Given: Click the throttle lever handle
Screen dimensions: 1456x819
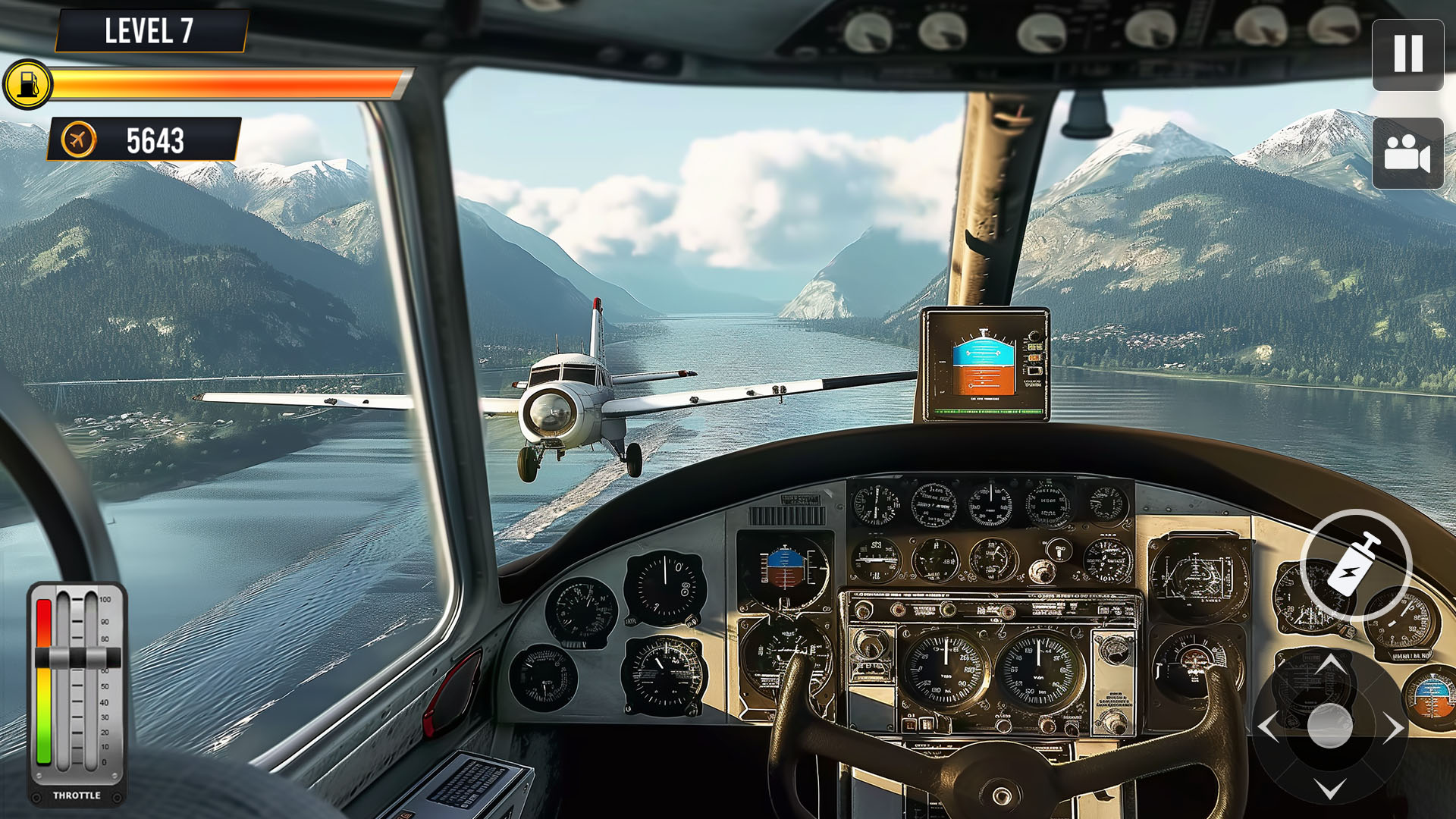Looking at the screenshot, I should click(x=77, y=657).
